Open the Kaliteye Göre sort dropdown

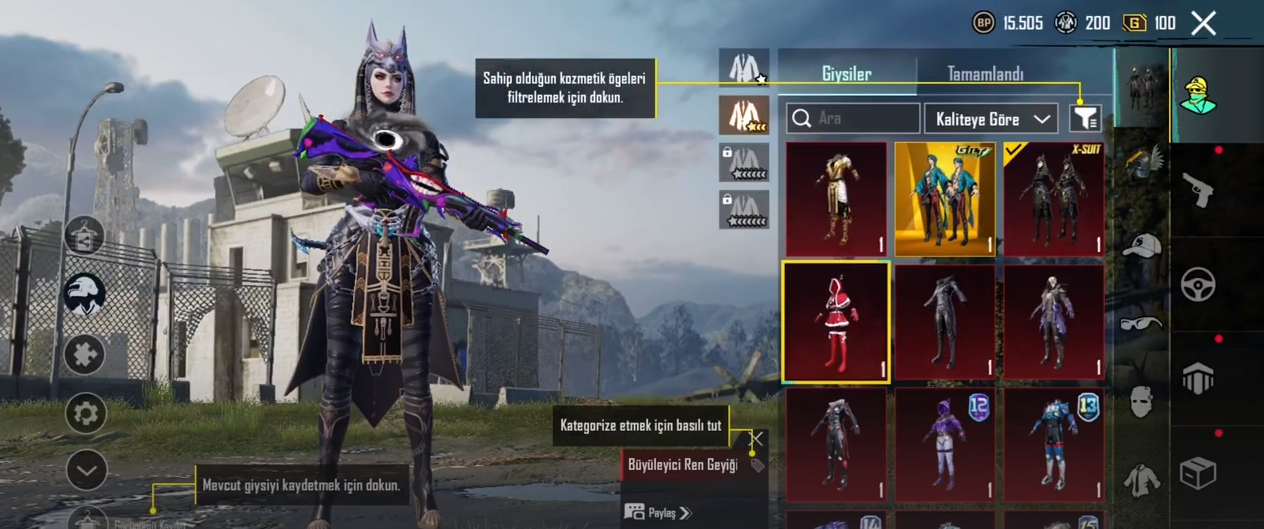pos(991,119)
